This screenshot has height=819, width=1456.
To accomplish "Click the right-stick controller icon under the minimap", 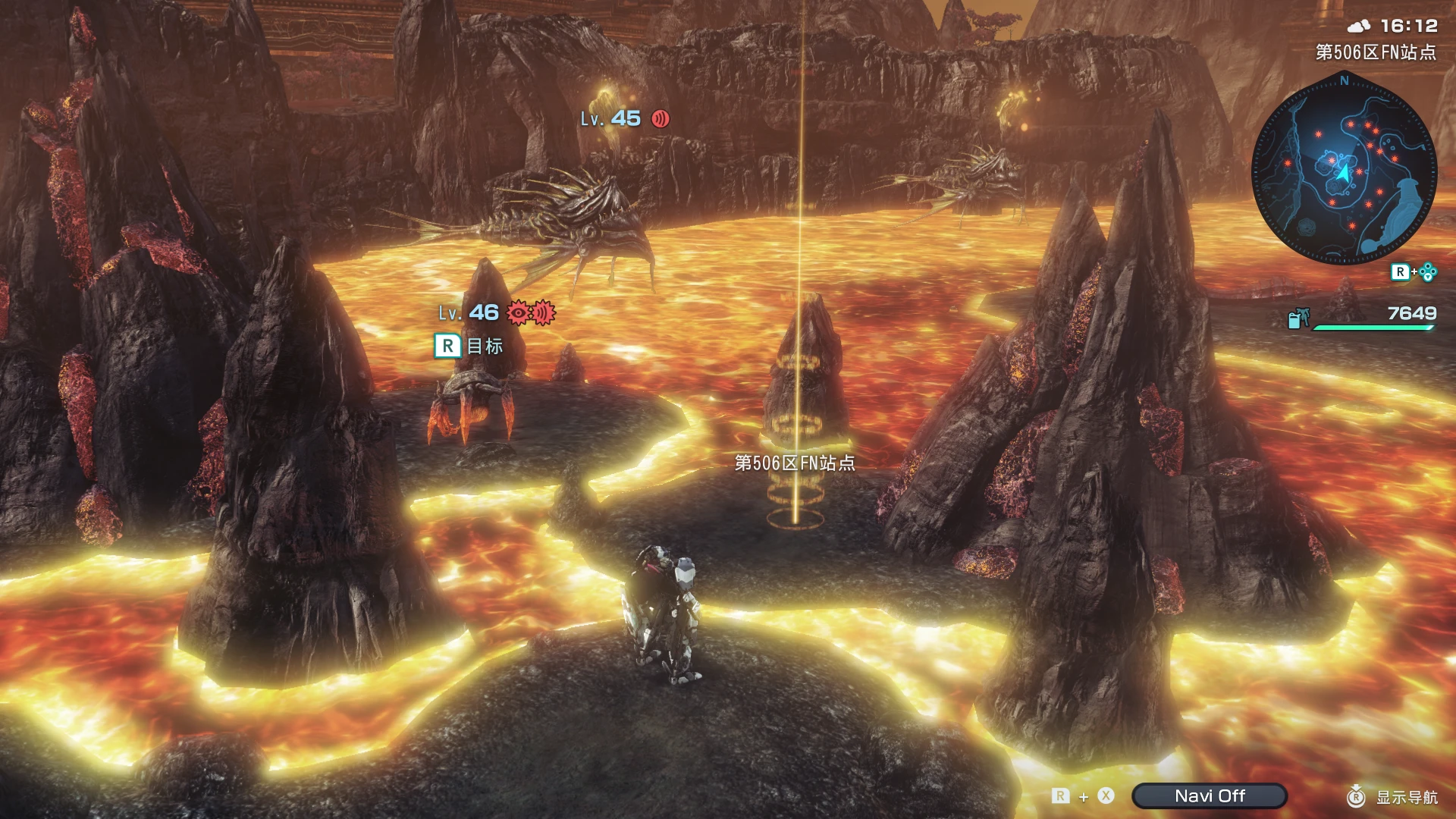I will pos(1429,271).
